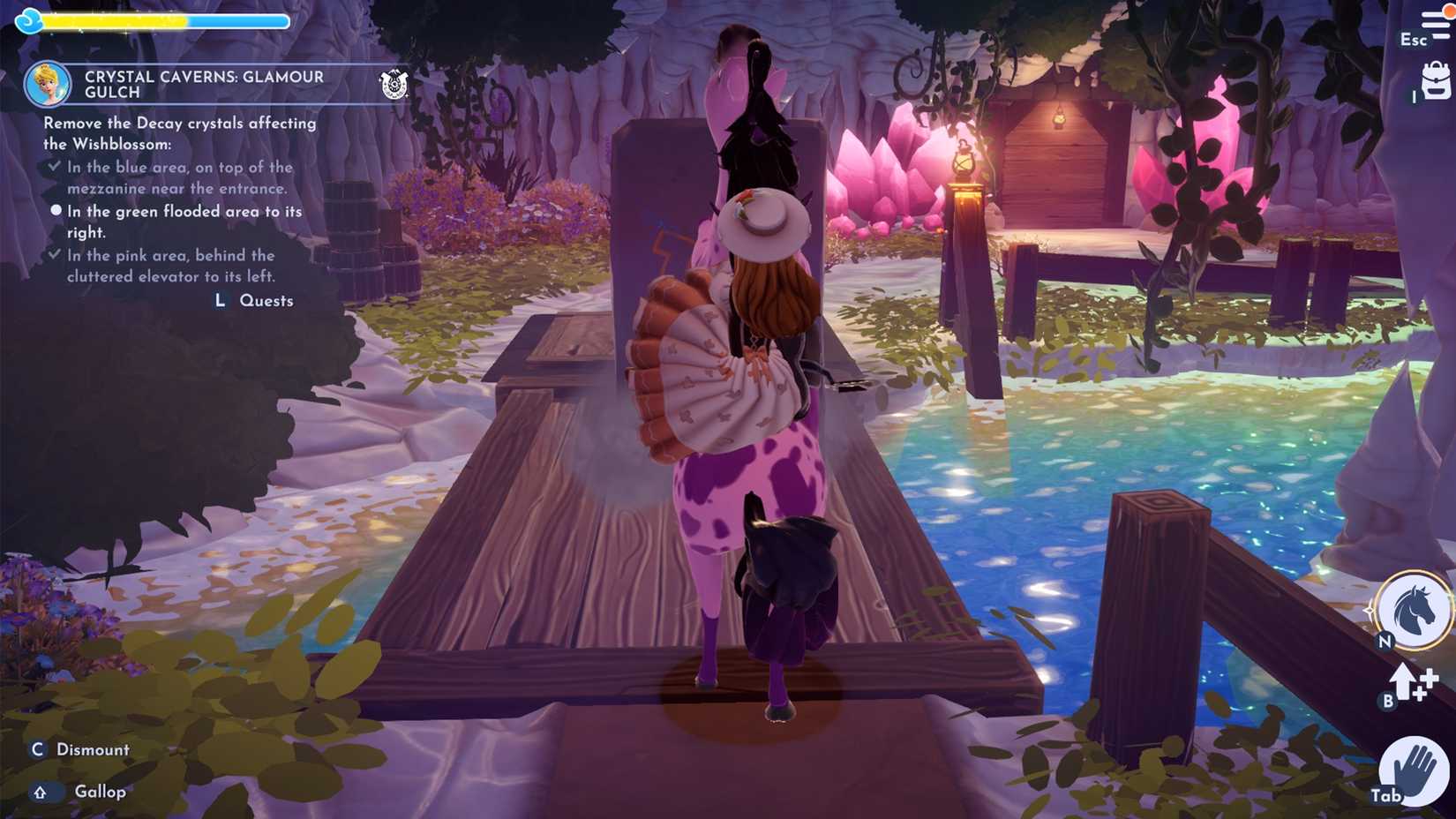Screen dimensions: 1456x819
Task: Expand the Quests panel with the L button
Action: pyautogui.click(x=218, y=300)
